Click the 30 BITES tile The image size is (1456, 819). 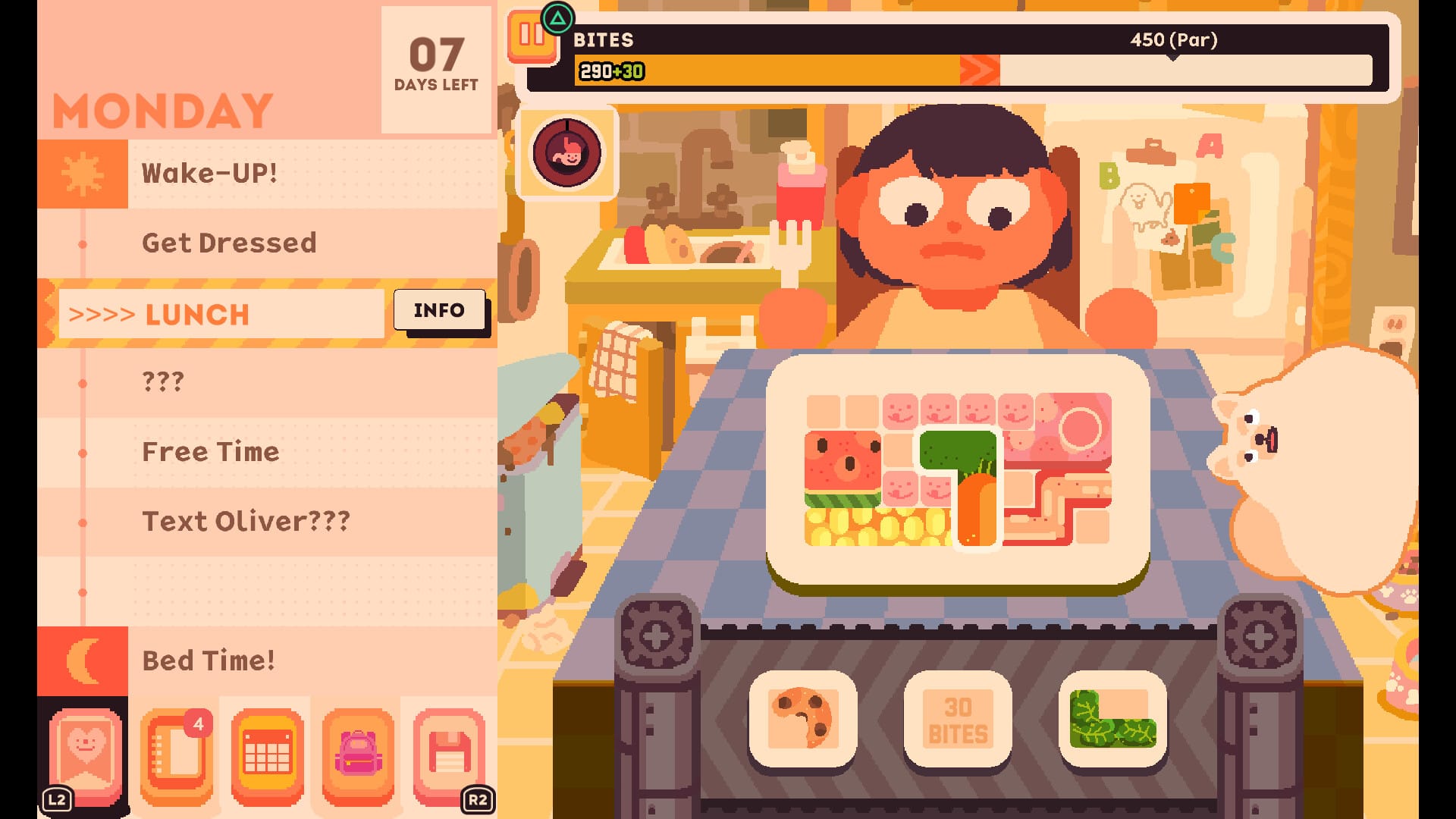pyautogui.click(x=958, y=719)
